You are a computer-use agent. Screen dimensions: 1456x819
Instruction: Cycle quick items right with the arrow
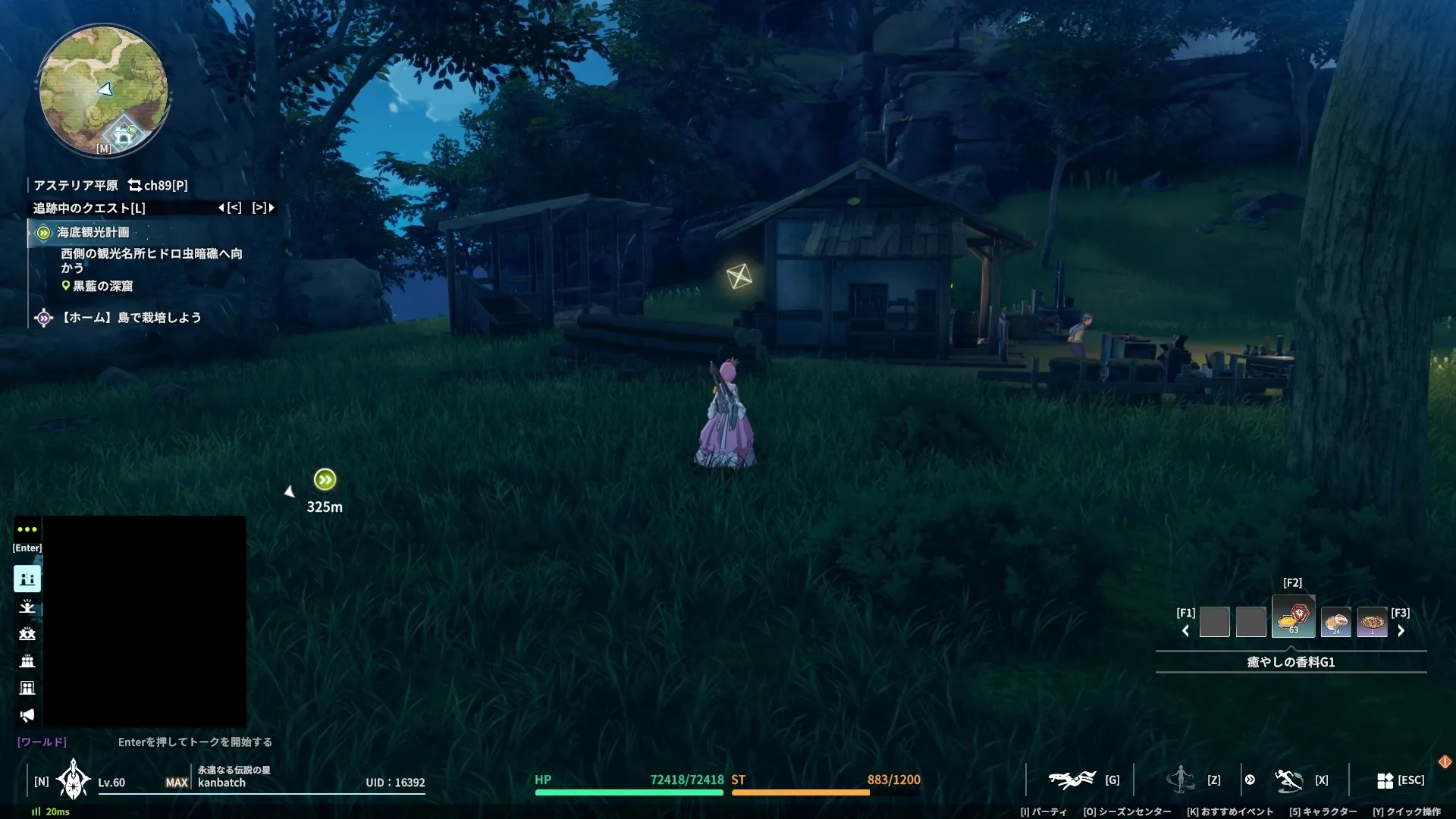(x=1401, y=631)
